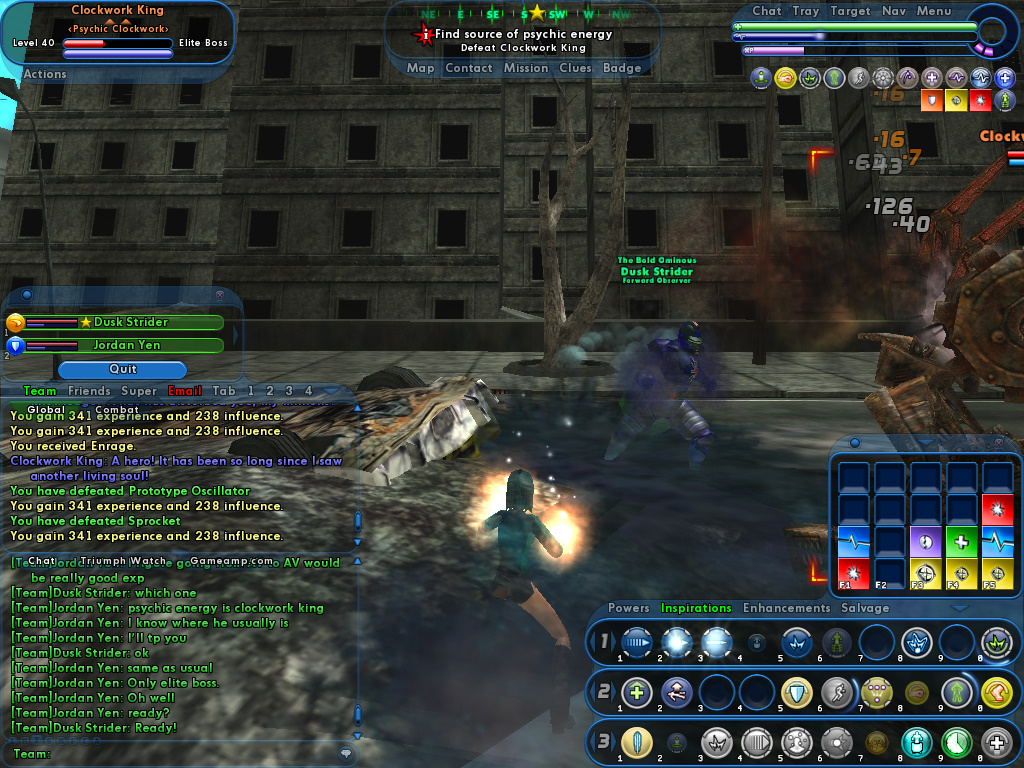Select teammate Jordan Yen in team list

[x=127, y=345]
